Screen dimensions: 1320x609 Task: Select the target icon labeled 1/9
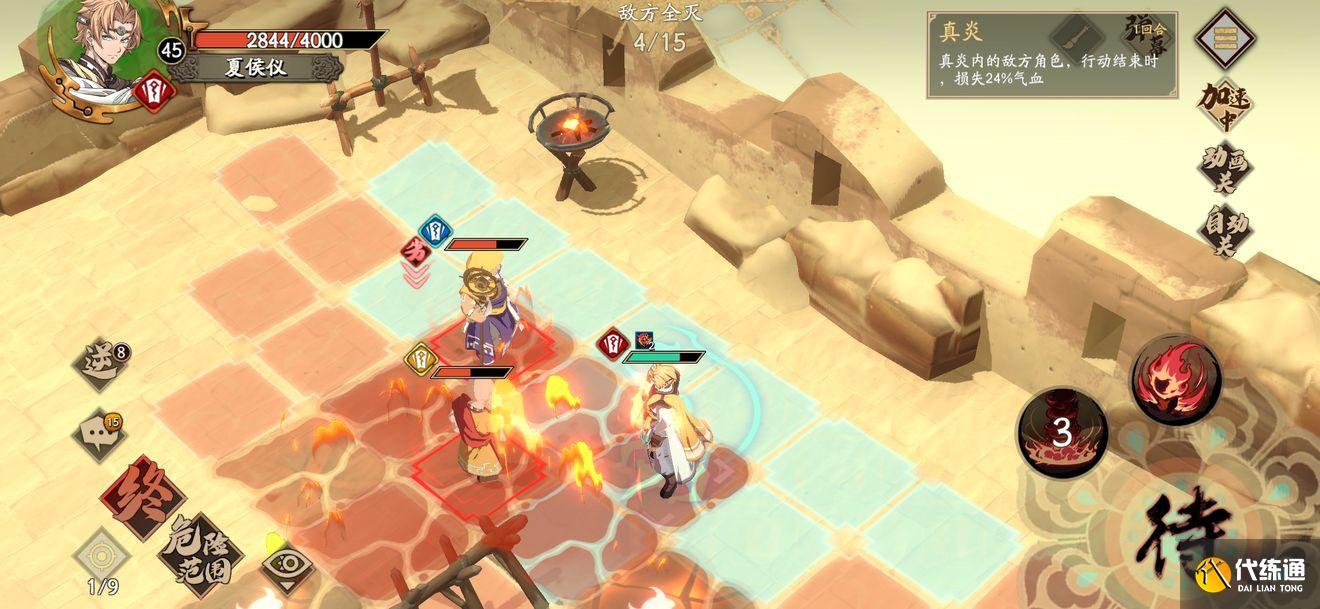102,557
